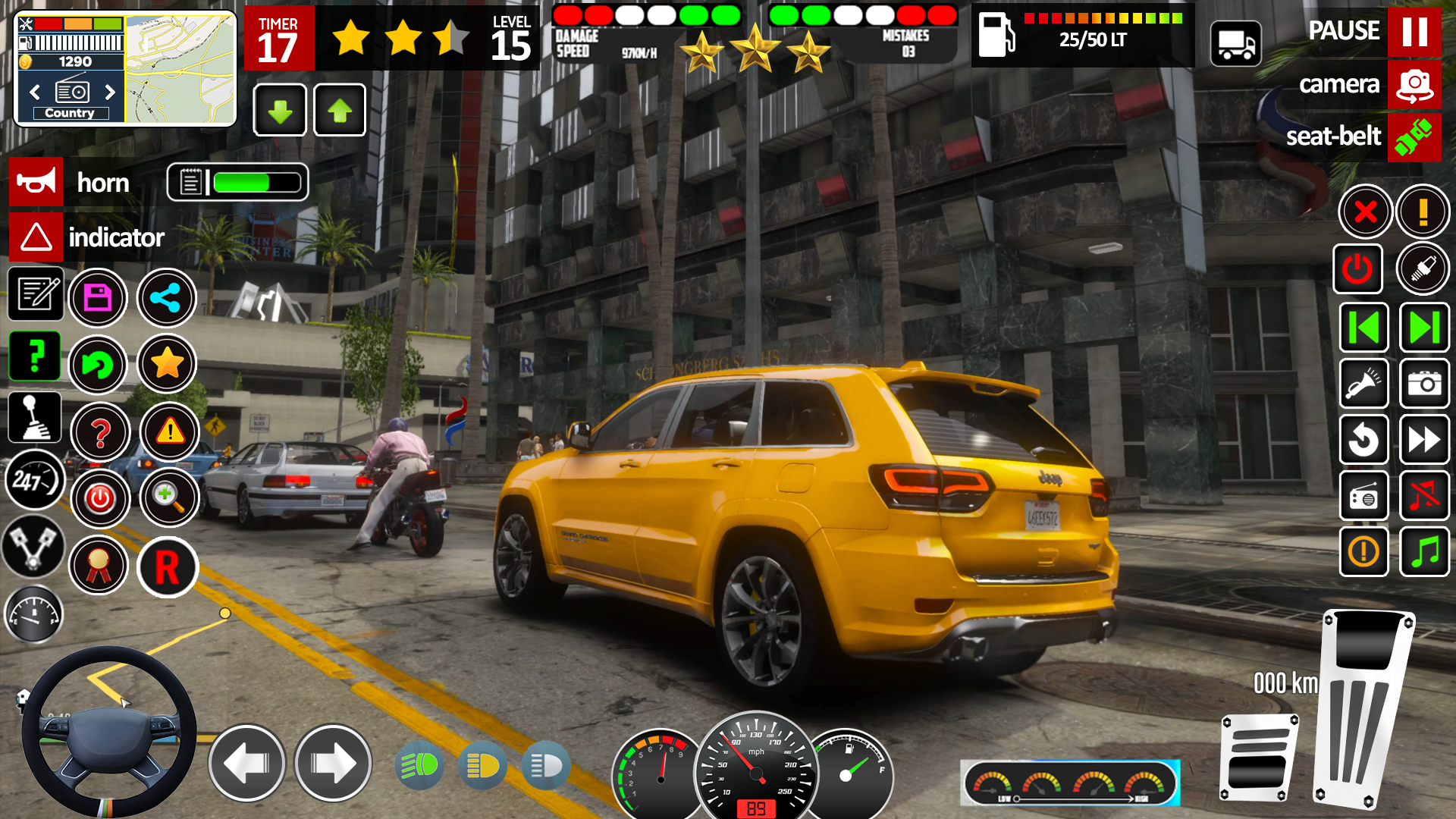Switch camera view
This screenshot has height=819, width=1456.
point(1415,86)
